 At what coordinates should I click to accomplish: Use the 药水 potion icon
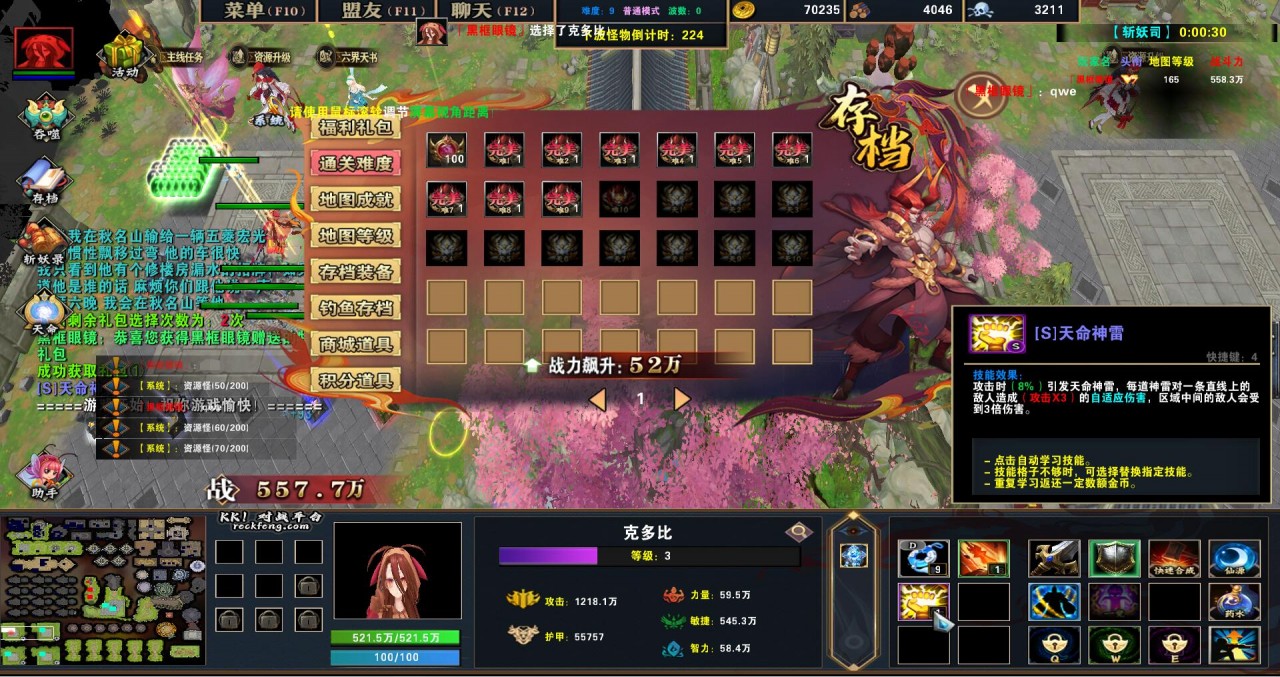pos(1233,601)
